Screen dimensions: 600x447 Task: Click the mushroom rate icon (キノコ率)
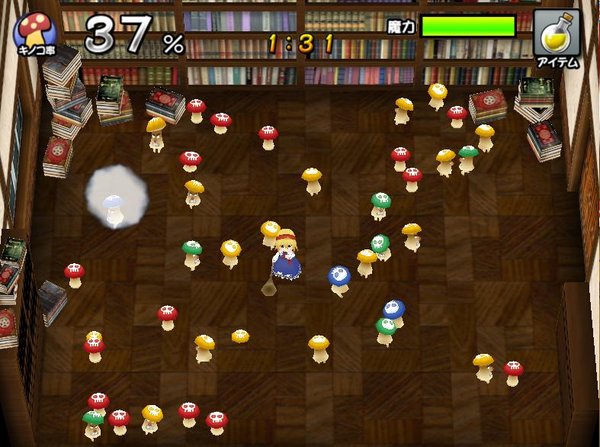pos(35,32)
